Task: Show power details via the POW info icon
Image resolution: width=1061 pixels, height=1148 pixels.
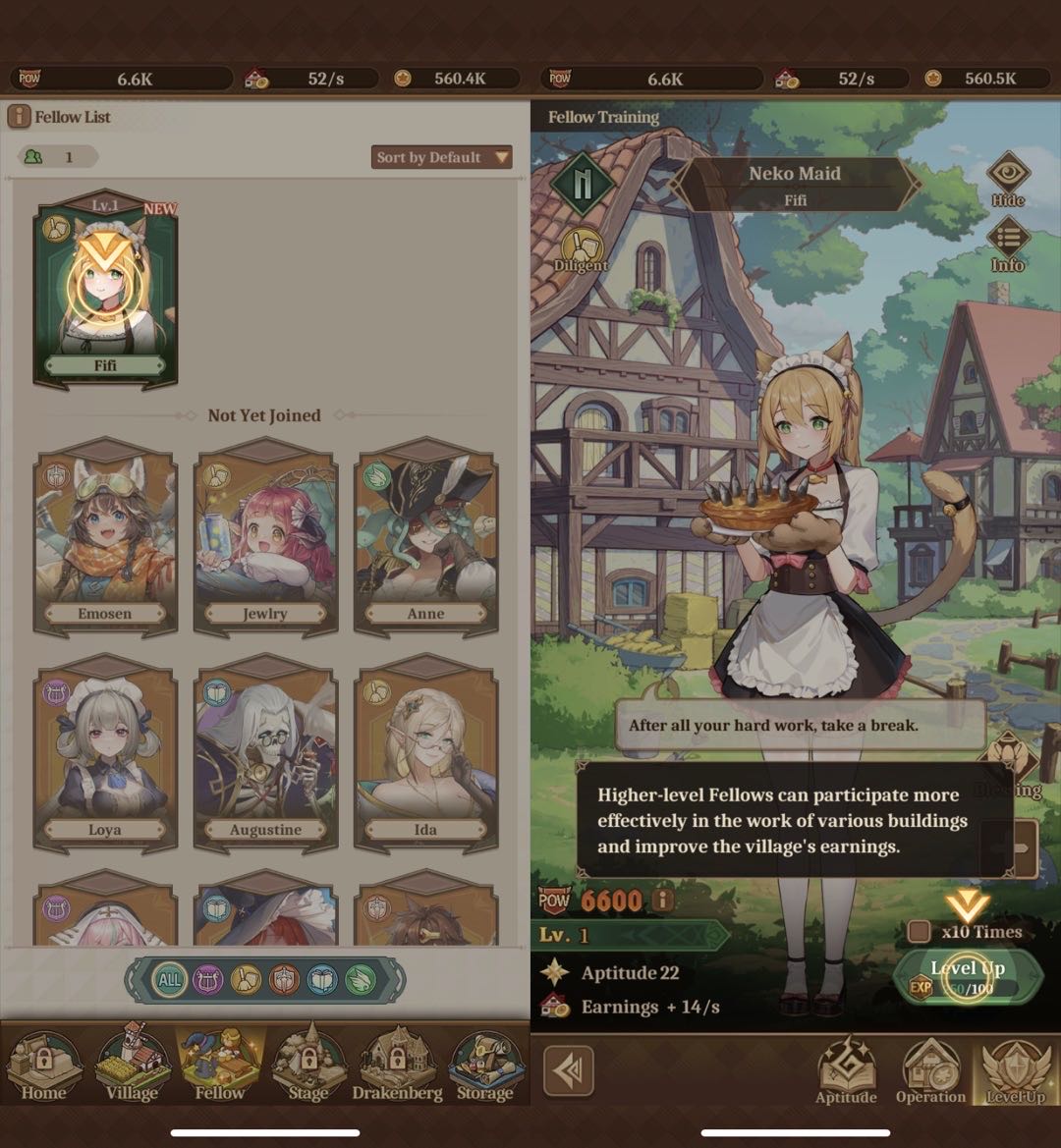Action: point(664,899)
